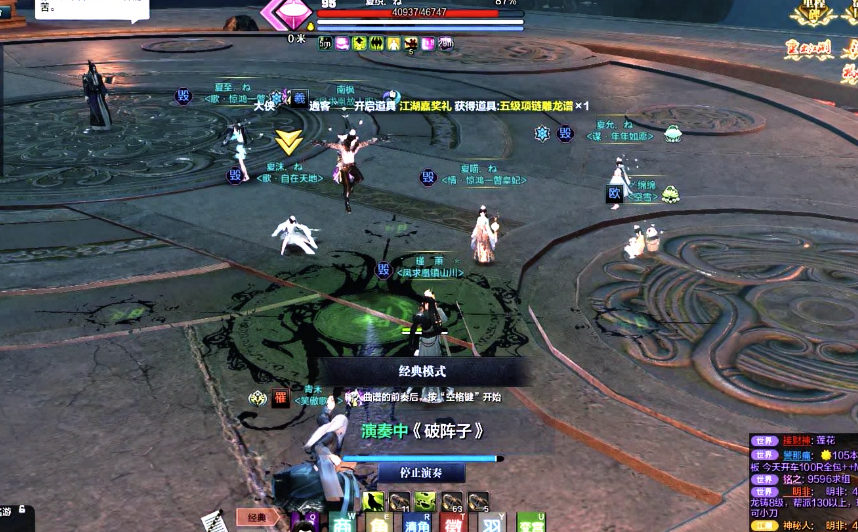Open the sheet music paper icon
The height and width of the screenshot is (532, 858).
tap(213, 521)
